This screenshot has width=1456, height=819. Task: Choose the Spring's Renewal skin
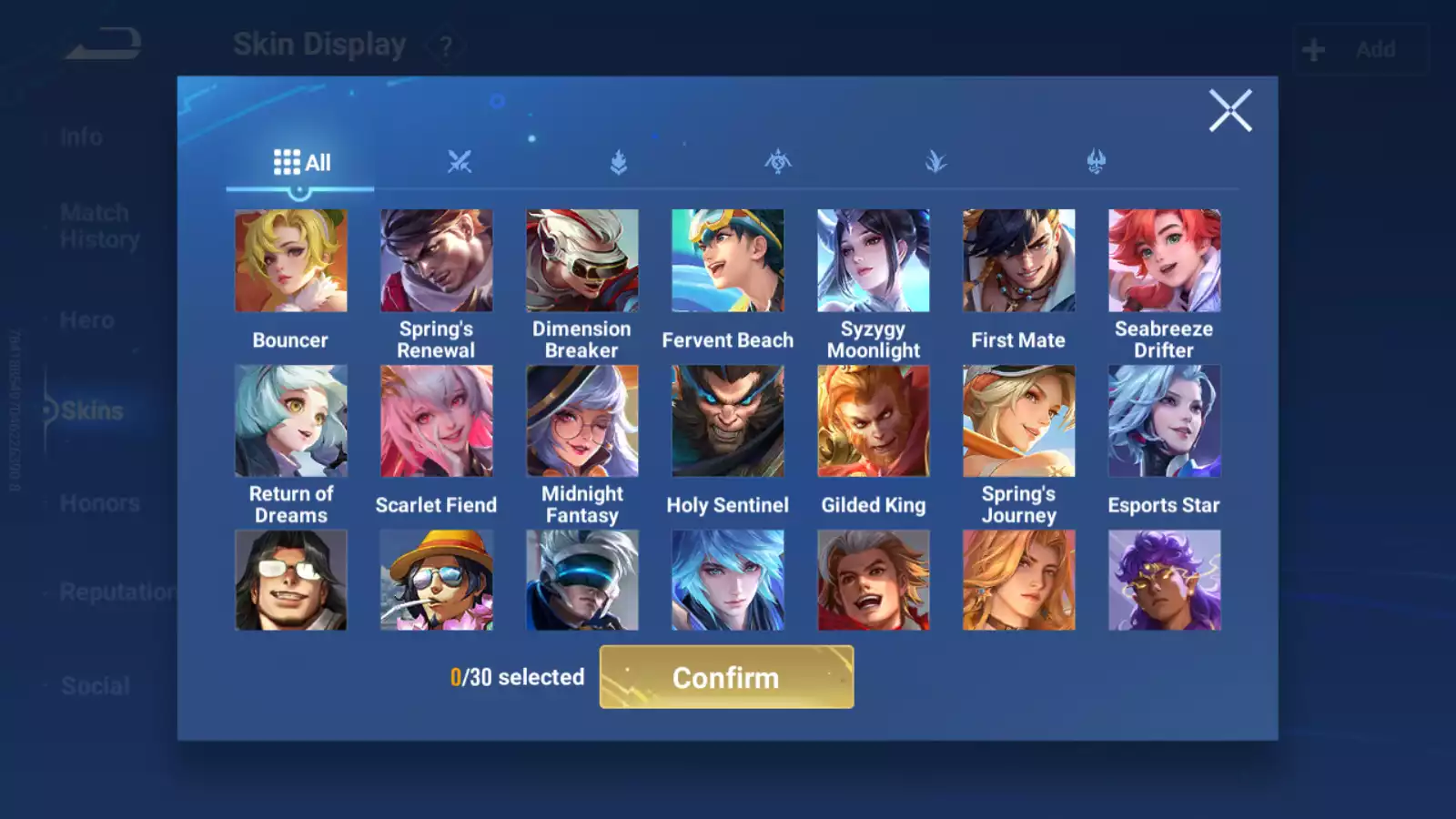[436, 261]
